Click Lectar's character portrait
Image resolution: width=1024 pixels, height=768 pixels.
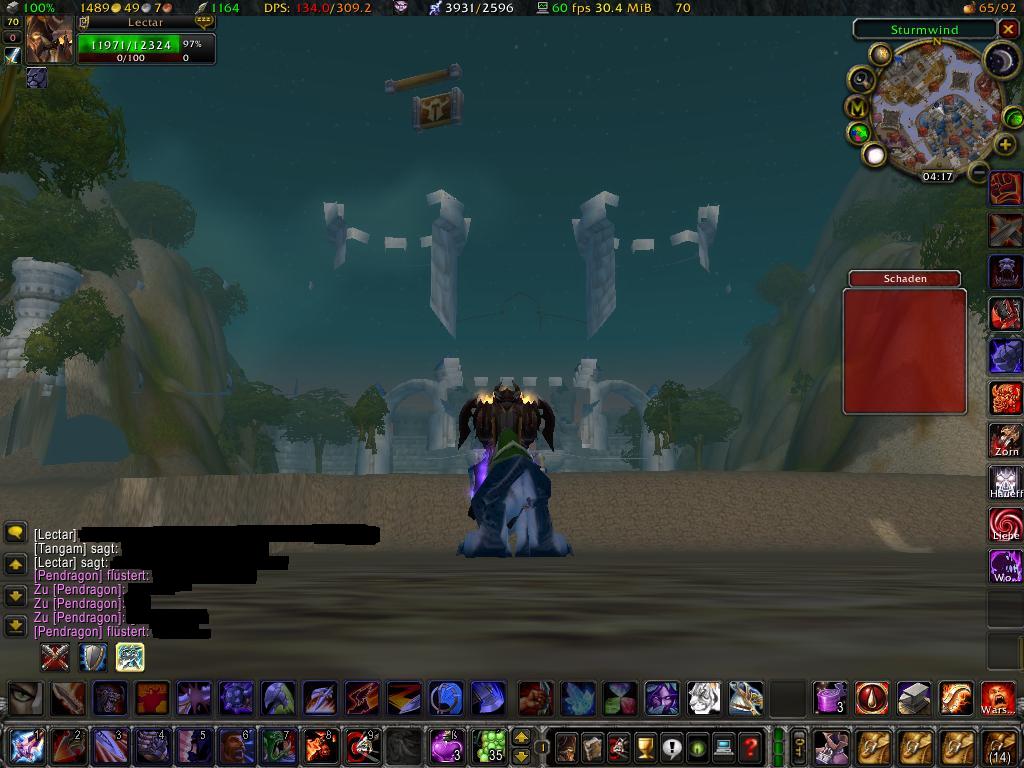click(x=48, y=40)
